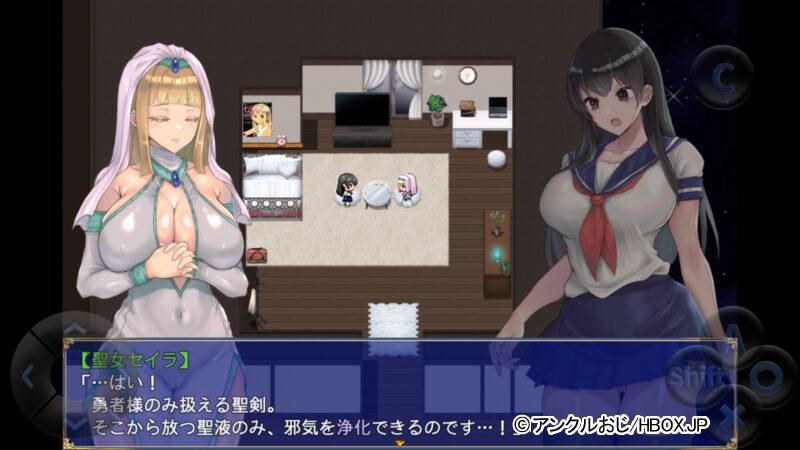The height and width of the screenshot is (450, 800).
Task: Tap the Shift virtual button
Action: pyautogui.click(x=693, y=377)
